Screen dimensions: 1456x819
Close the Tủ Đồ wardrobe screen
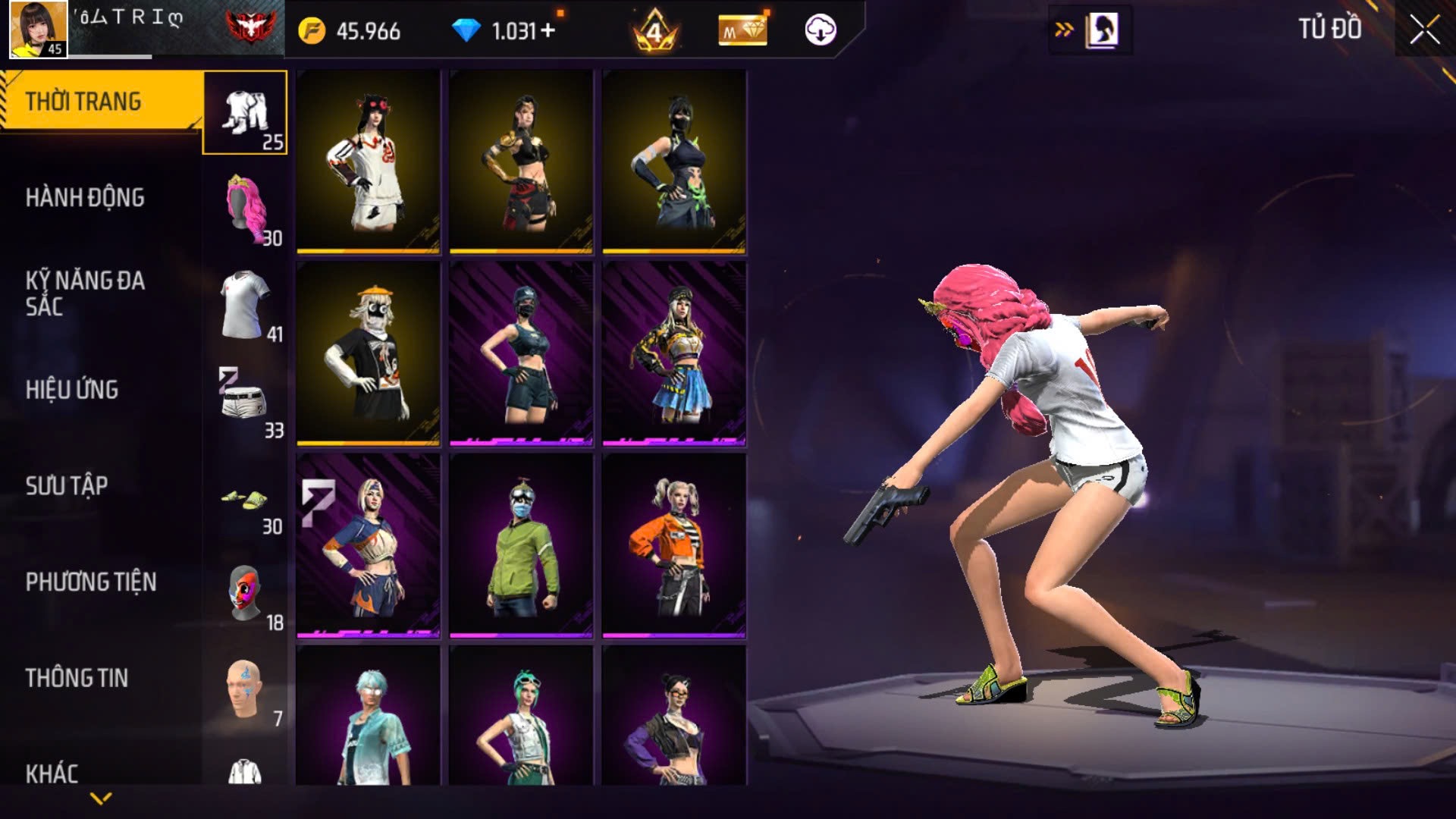click(1424, 30)
